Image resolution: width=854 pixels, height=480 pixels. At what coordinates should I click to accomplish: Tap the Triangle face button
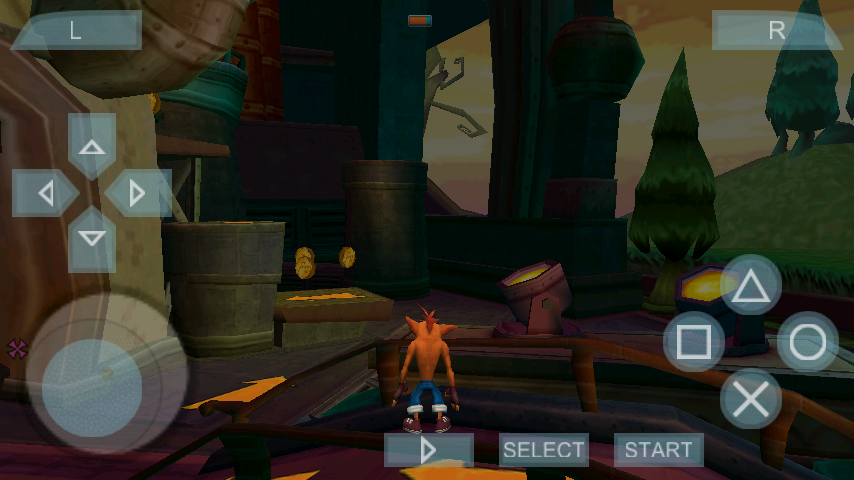point(751,287)
